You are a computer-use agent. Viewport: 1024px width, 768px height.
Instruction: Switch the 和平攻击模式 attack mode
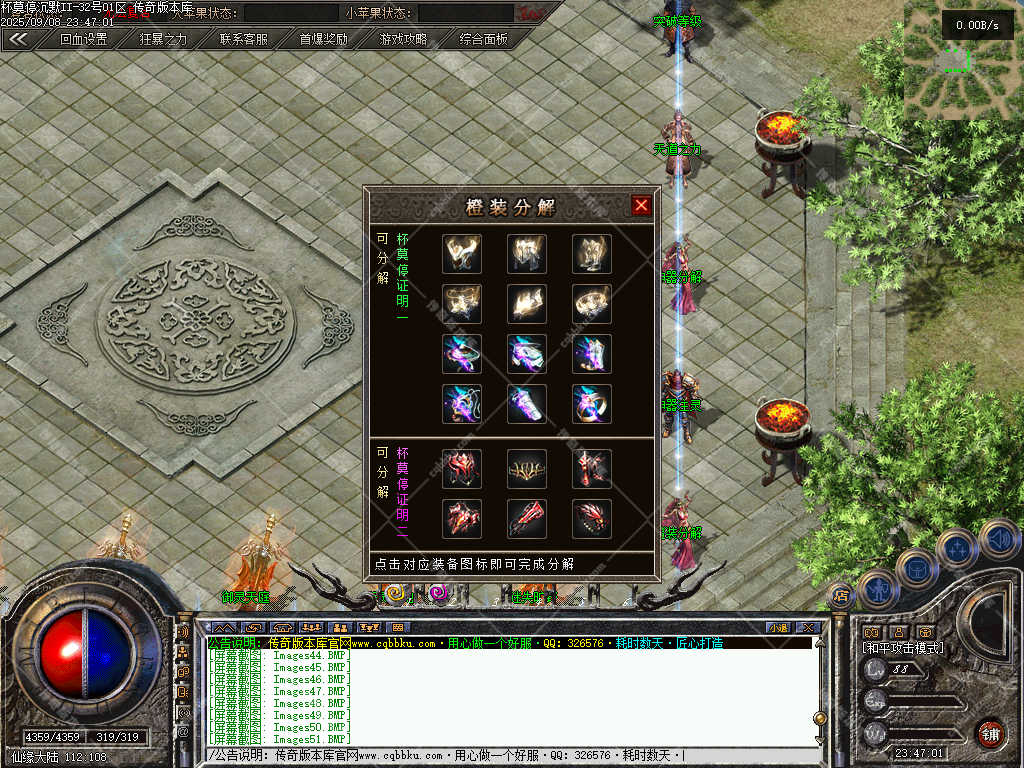click(x=903, y=649)
